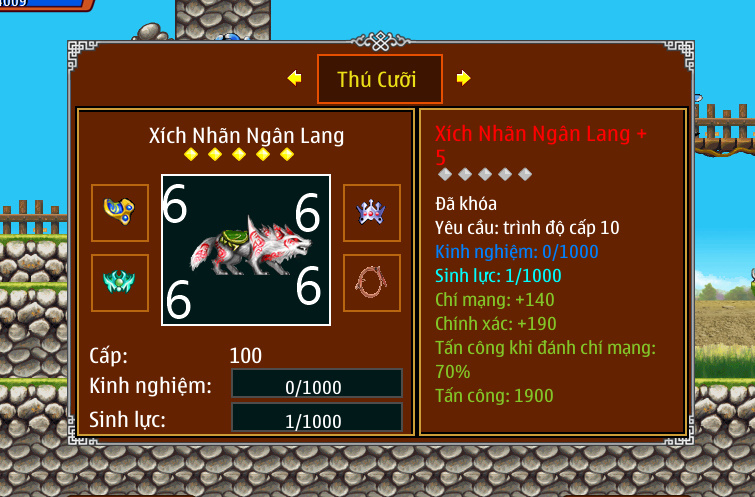Click the left yellow arrow beside Thú Cưỡi

tap(294, 78)
